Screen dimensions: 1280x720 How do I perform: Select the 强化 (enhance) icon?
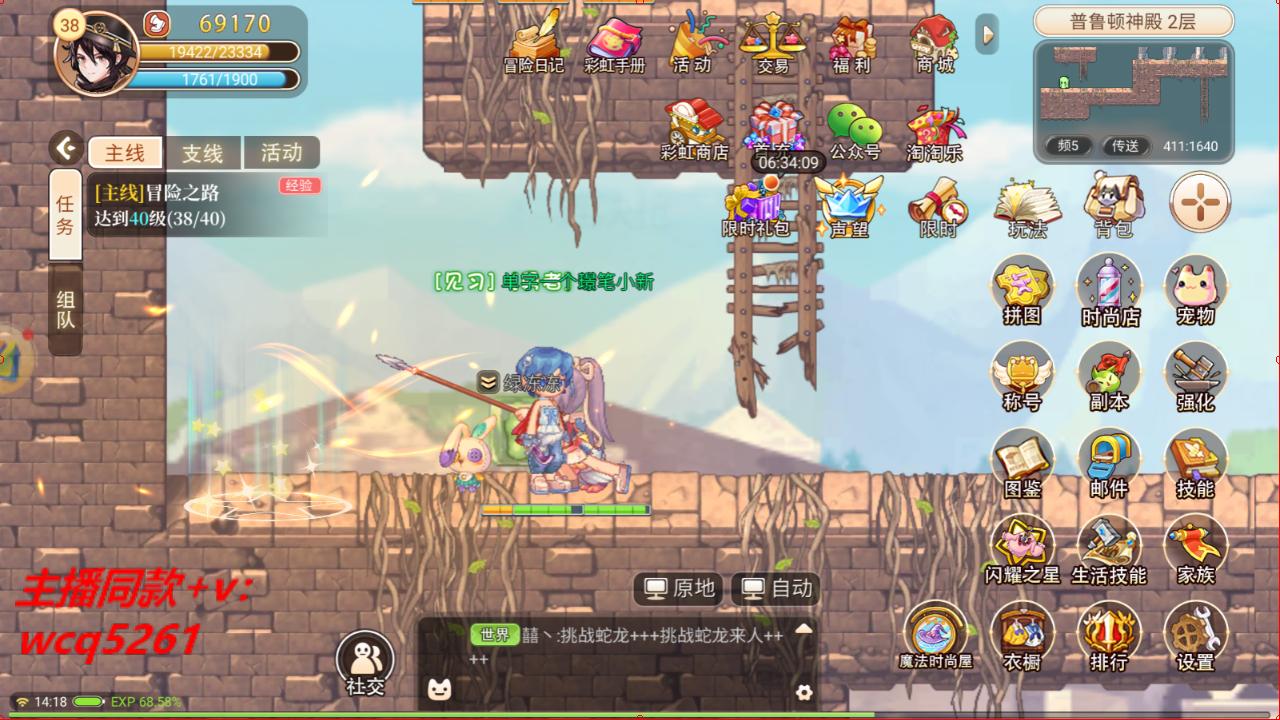pos(1196,378)
